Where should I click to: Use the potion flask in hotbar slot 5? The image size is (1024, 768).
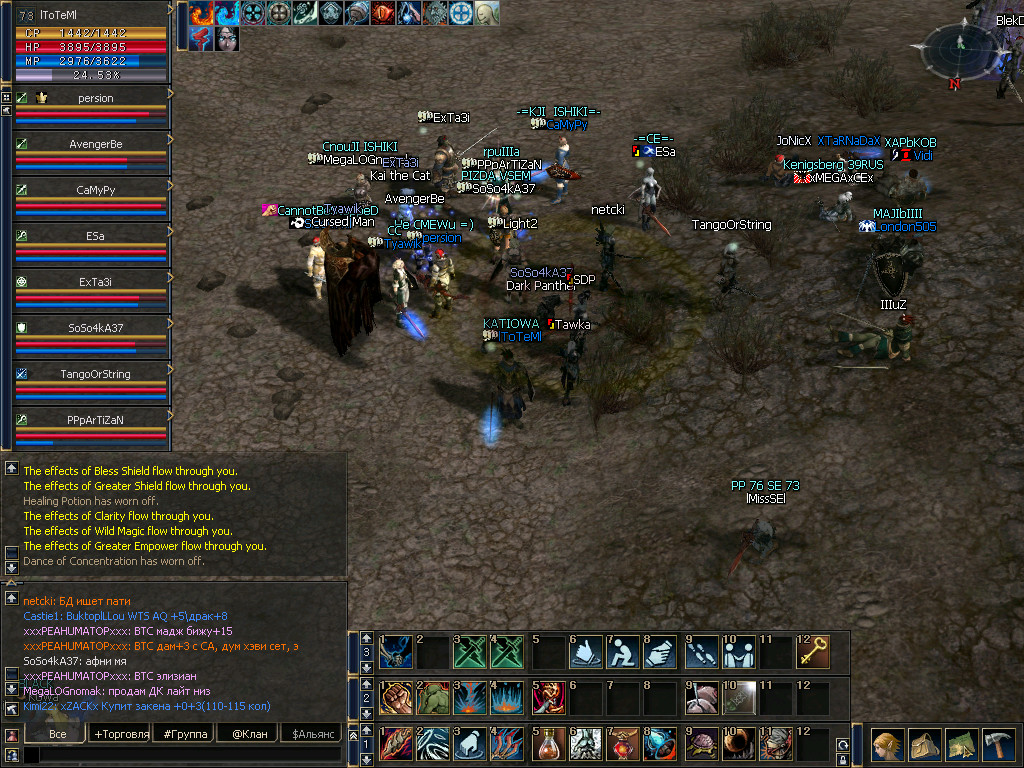tap(548, 744)
